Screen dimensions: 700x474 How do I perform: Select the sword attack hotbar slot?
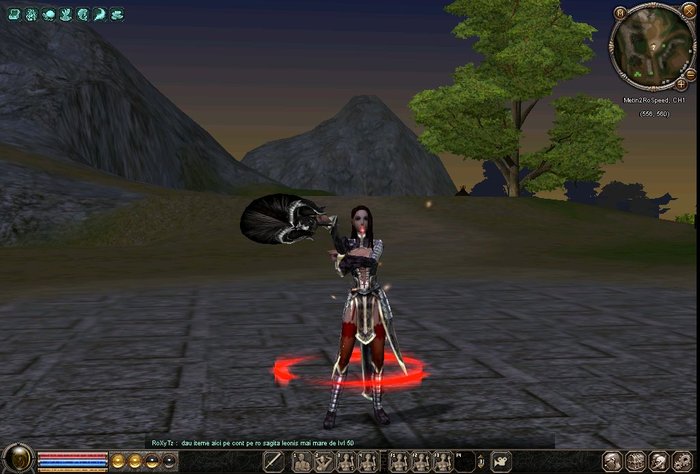pyautogui.click(x=274, y=461)
